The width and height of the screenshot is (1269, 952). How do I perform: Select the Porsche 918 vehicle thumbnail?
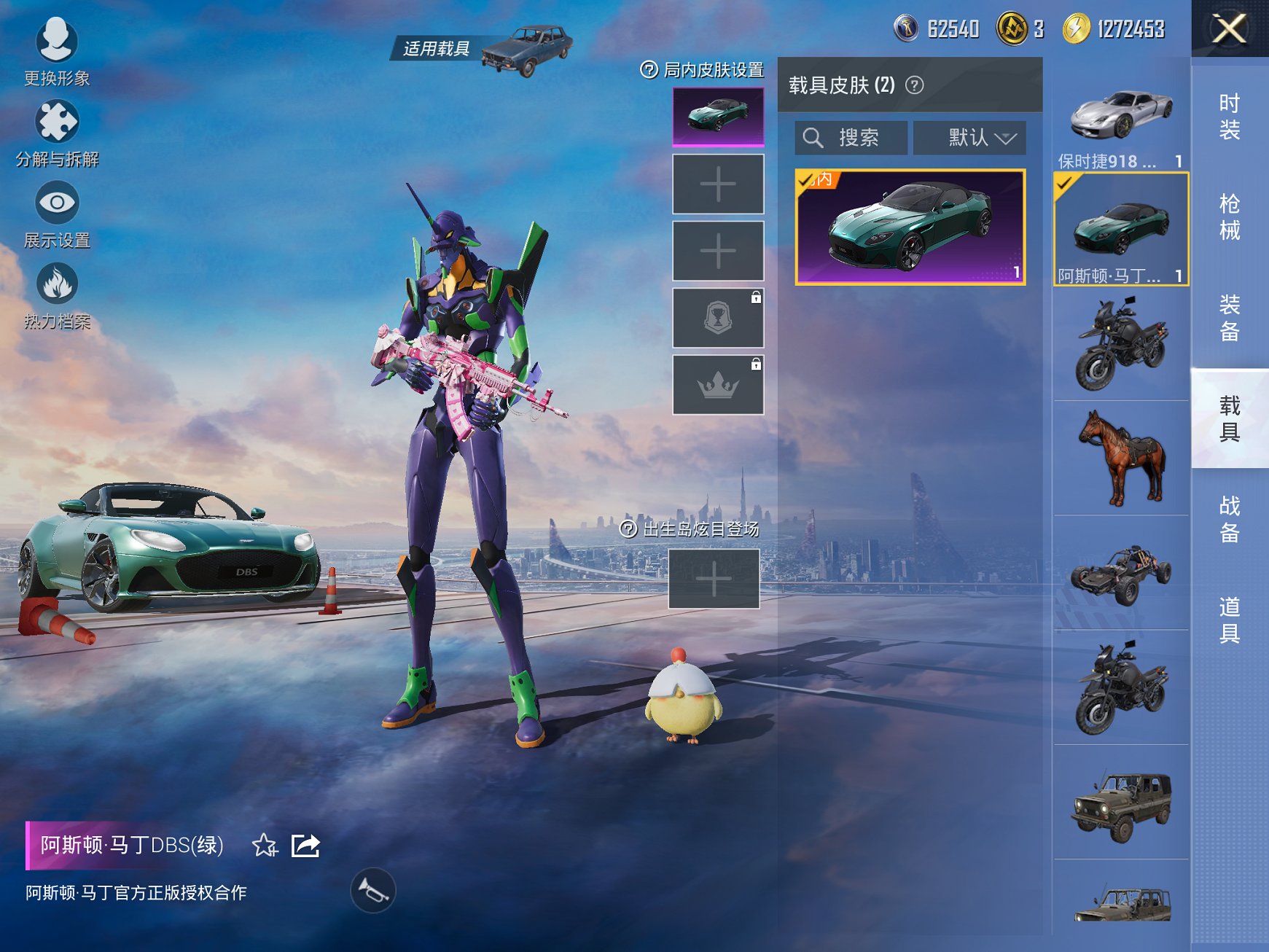1121,118
